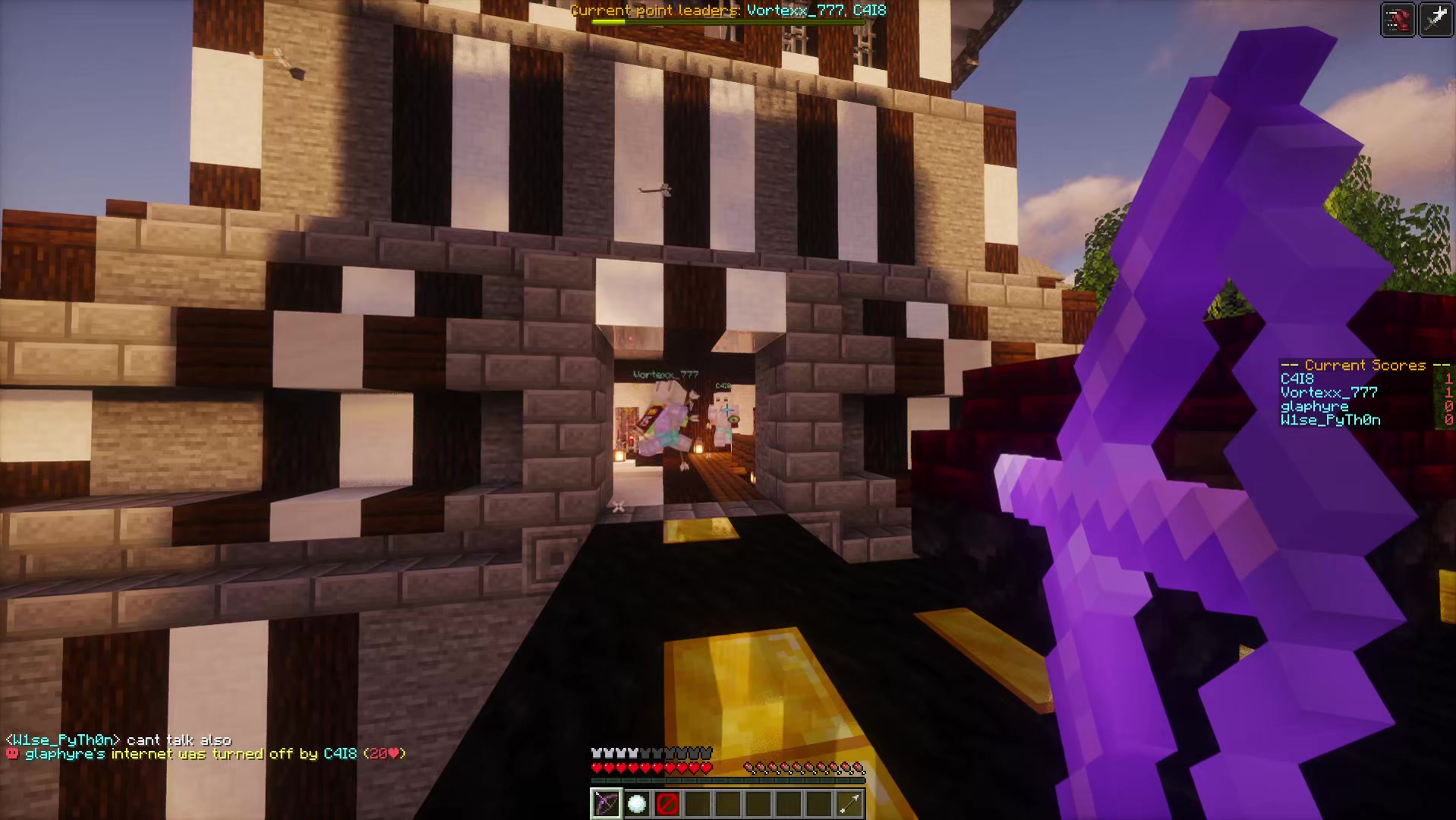The width and height of the screenshot is (1456, 820).
Task: Click C4I8's name in the yellow chat message
Action: [x=340, y=754]
